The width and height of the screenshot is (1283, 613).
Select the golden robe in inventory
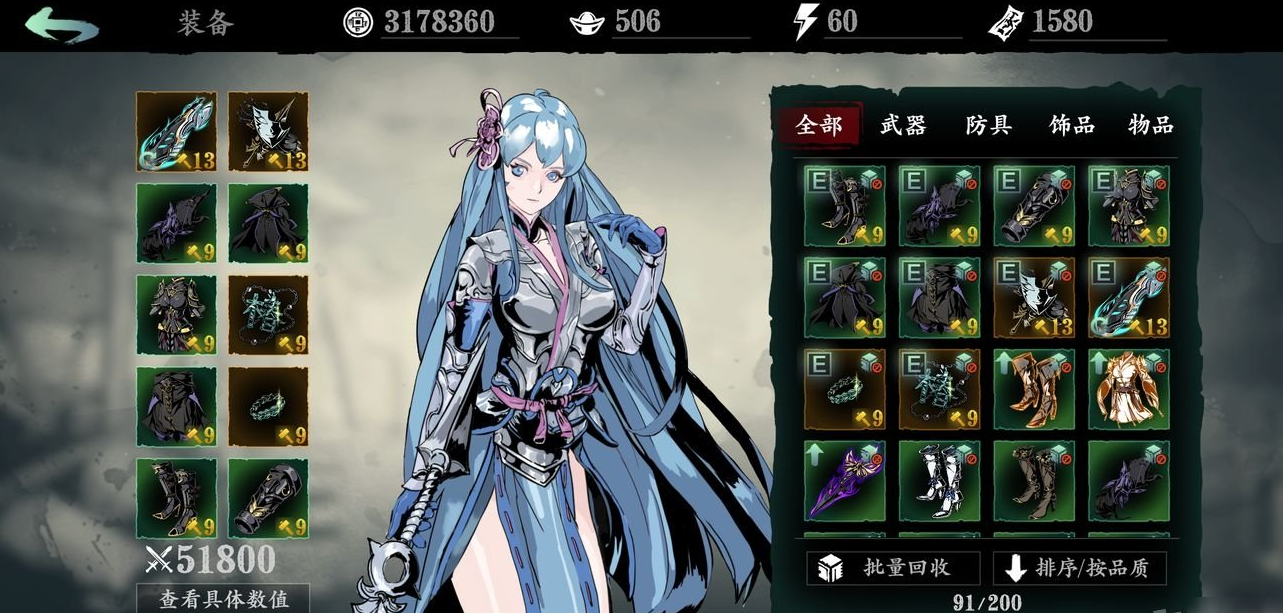point(1128,389)
